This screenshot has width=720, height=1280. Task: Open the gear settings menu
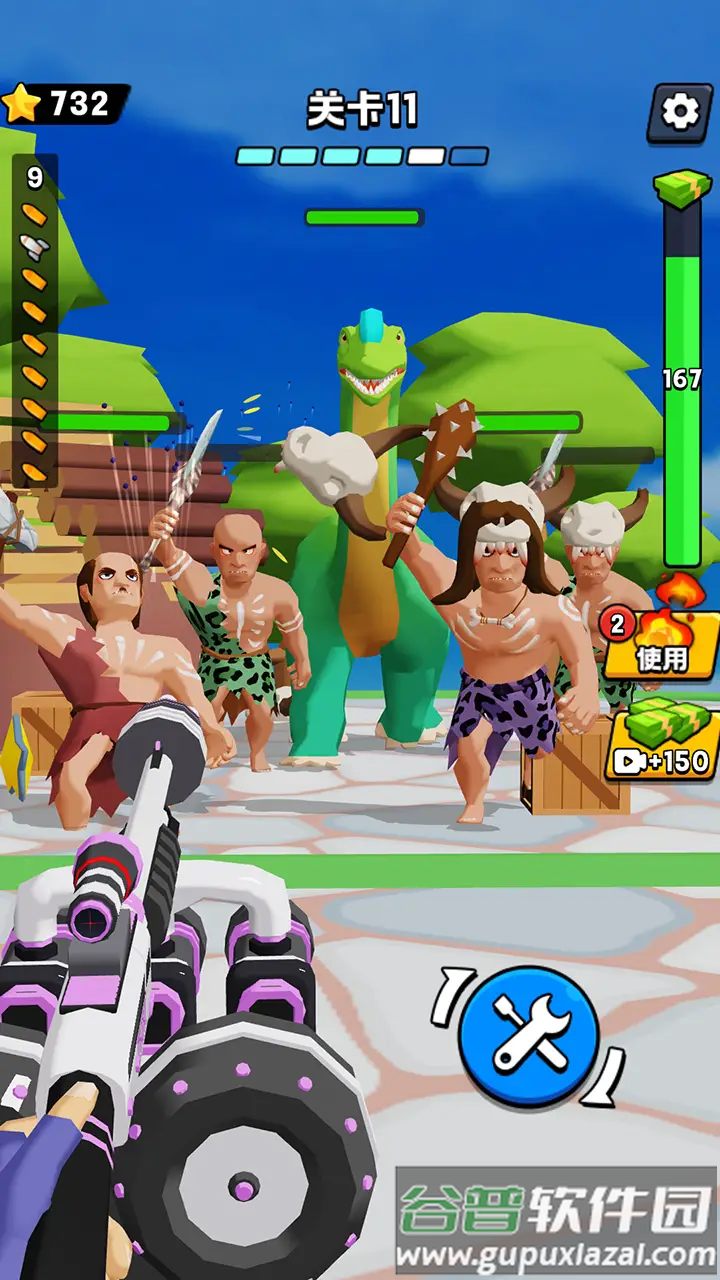point(680,112)
